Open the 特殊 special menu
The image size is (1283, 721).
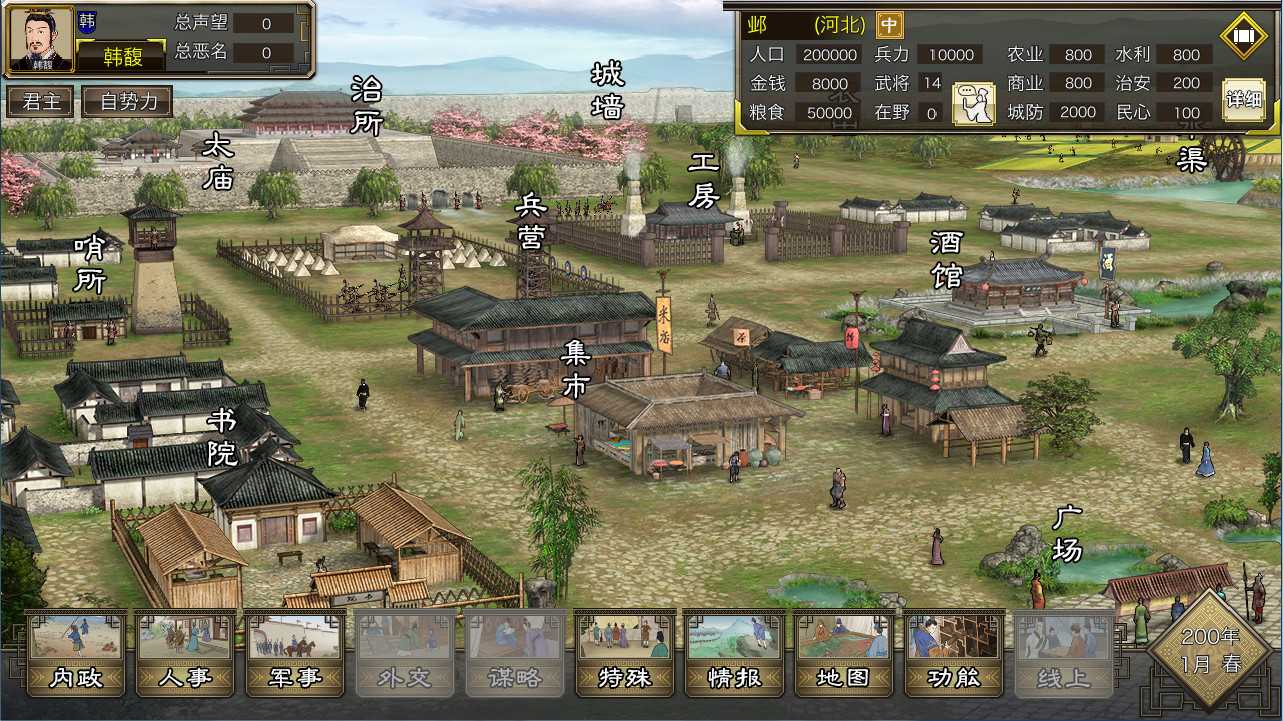626,653
